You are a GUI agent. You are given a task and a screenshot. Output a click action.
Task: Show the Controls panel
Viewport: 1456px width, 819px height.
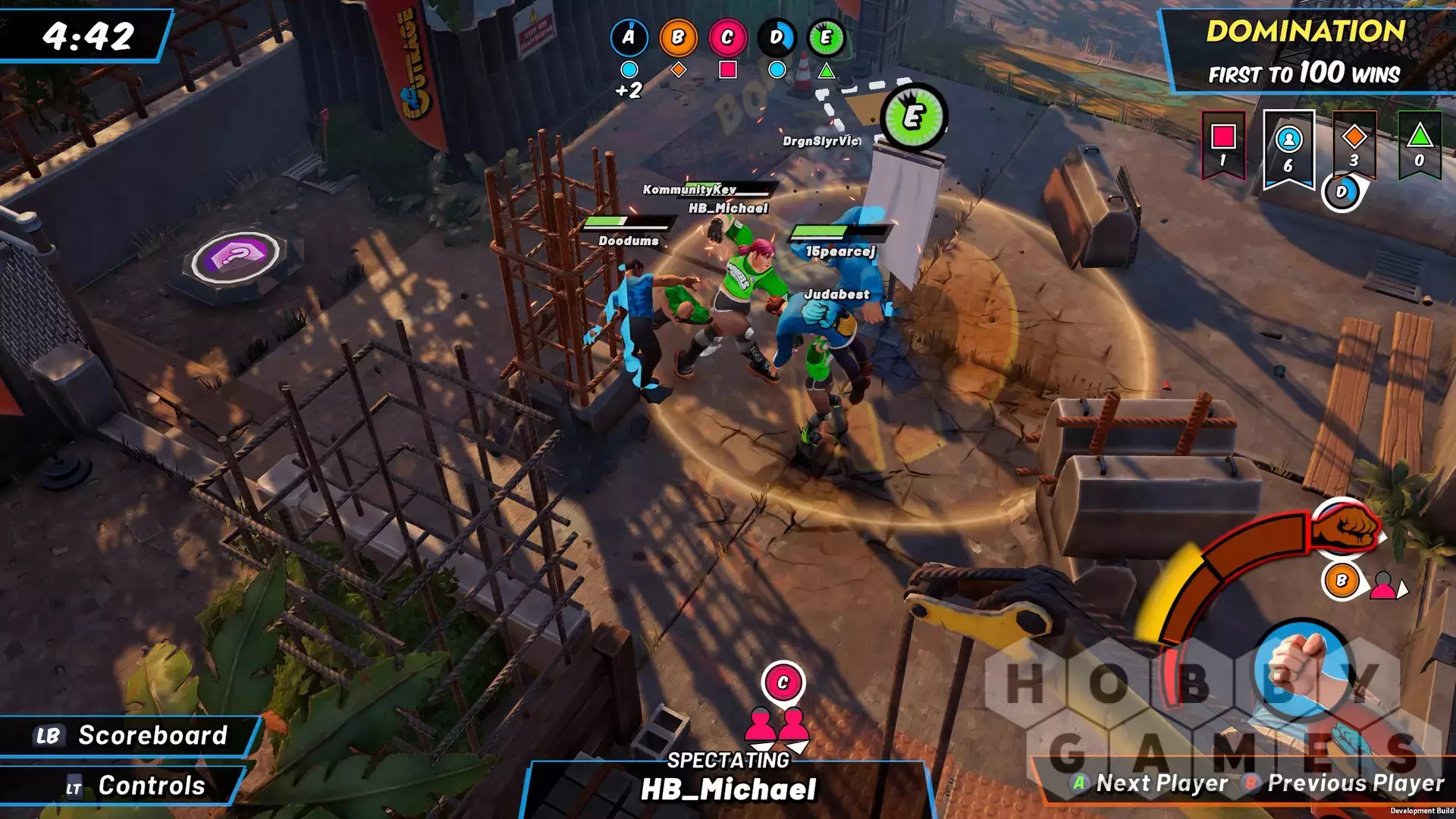point(135,786)
